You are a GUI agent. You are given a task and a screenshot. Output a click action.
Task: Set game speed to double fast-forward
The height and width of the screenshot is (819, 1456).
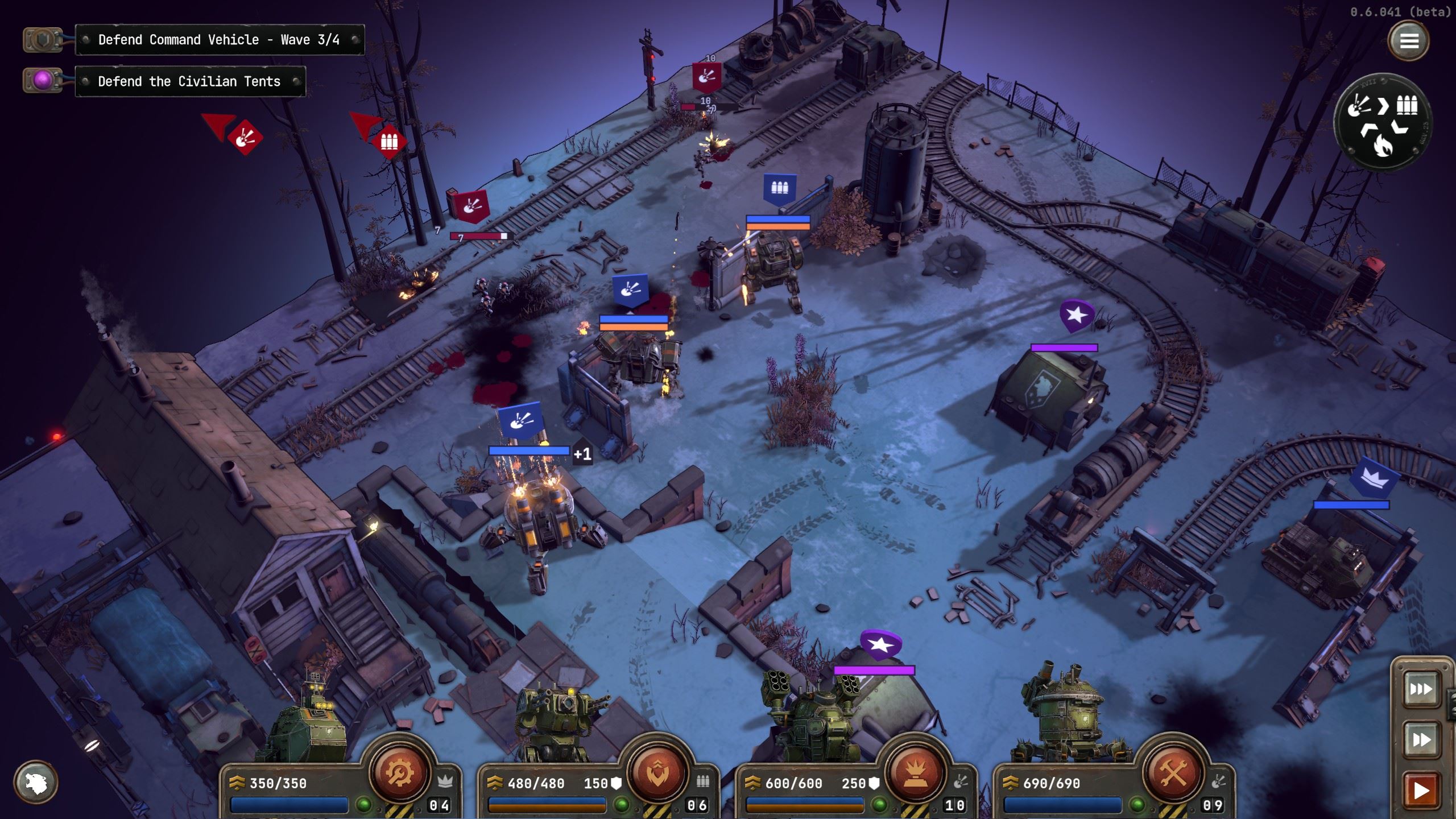coord(1420,739)
